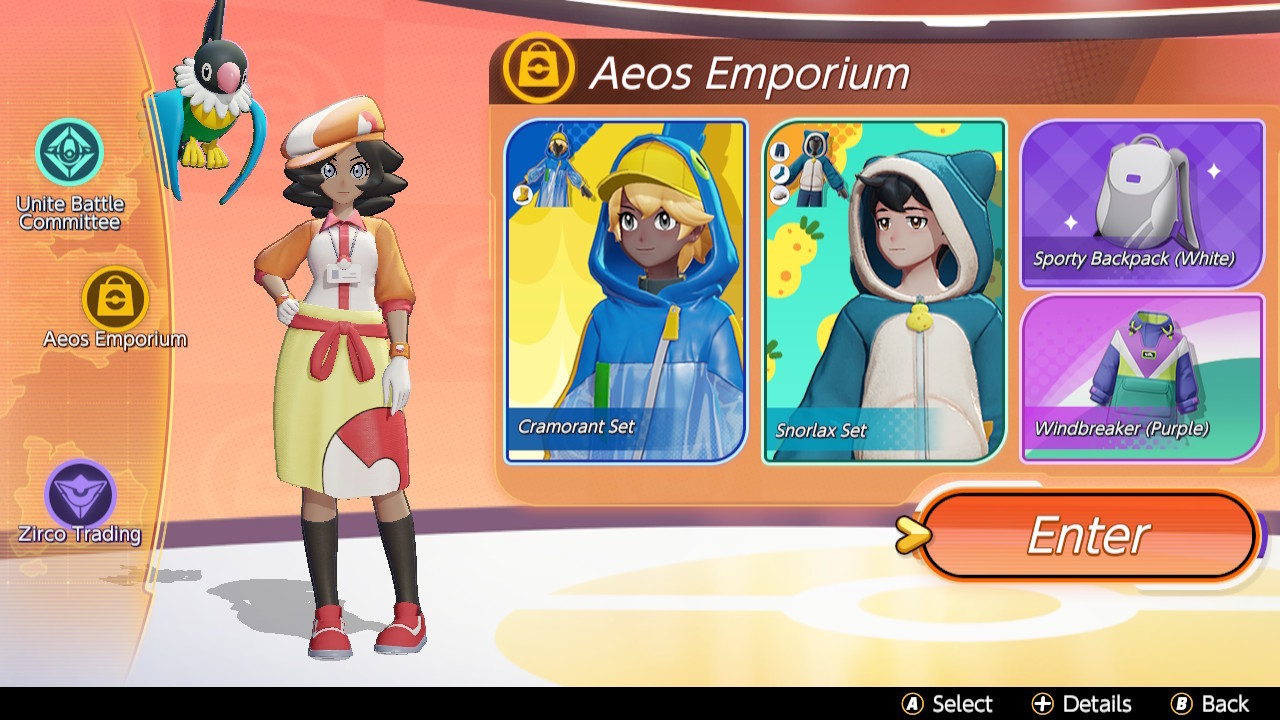Select the Aeos Emporium bag icon
Screen dimensions: 1280x720
pos(117,299)
